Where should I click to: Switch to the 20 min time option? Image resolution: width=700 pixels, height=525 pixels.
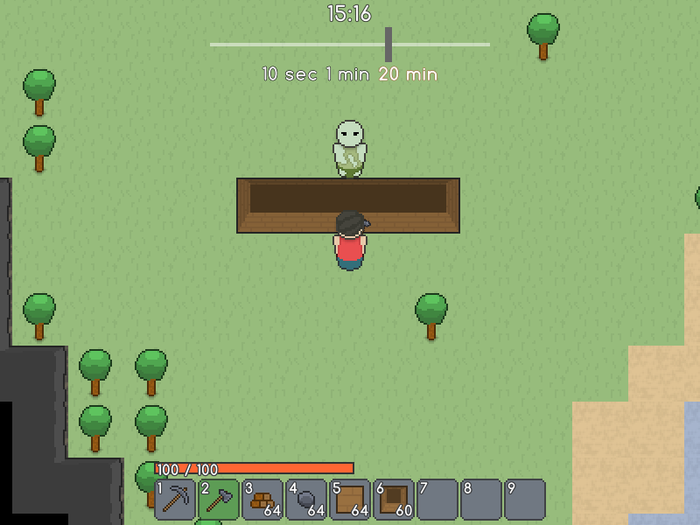pyautogui.click(x=408, y=74)
